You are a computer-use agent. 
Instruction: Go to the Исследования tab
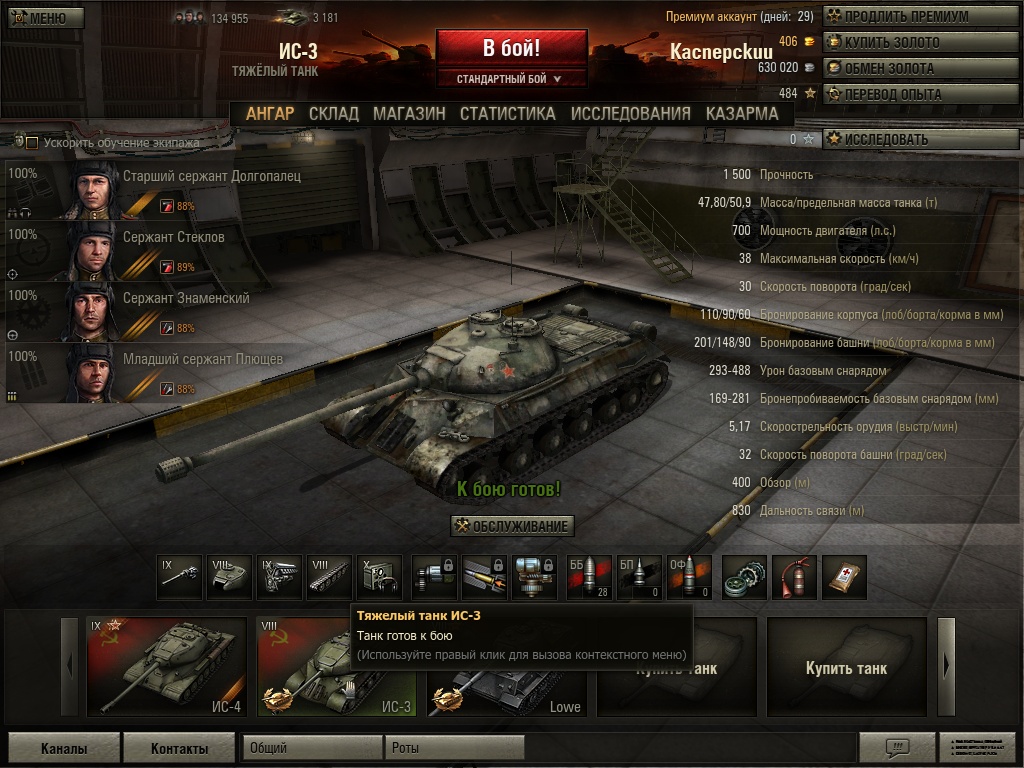[630, 114]
